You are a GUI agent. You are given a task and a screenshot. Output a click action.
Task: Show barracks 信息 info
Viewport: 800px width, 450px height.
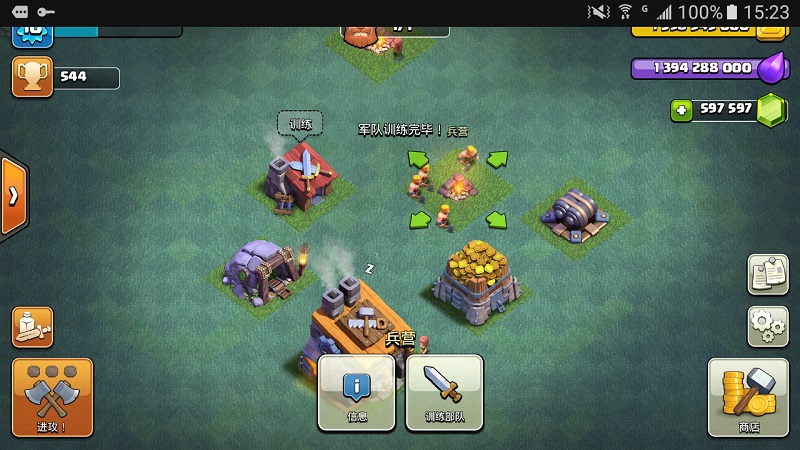coord(357,392)
